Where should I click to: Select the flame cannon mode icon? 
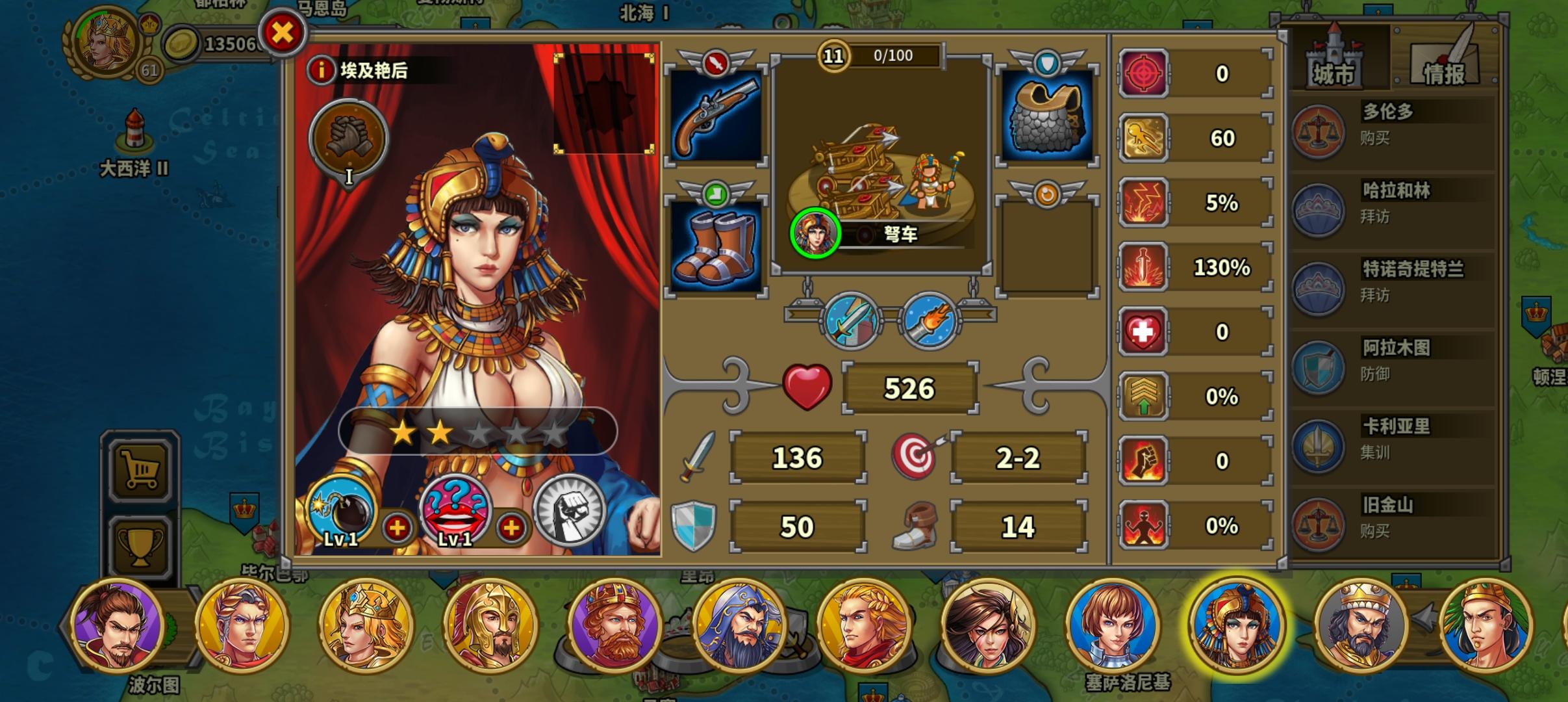(929, 320)
